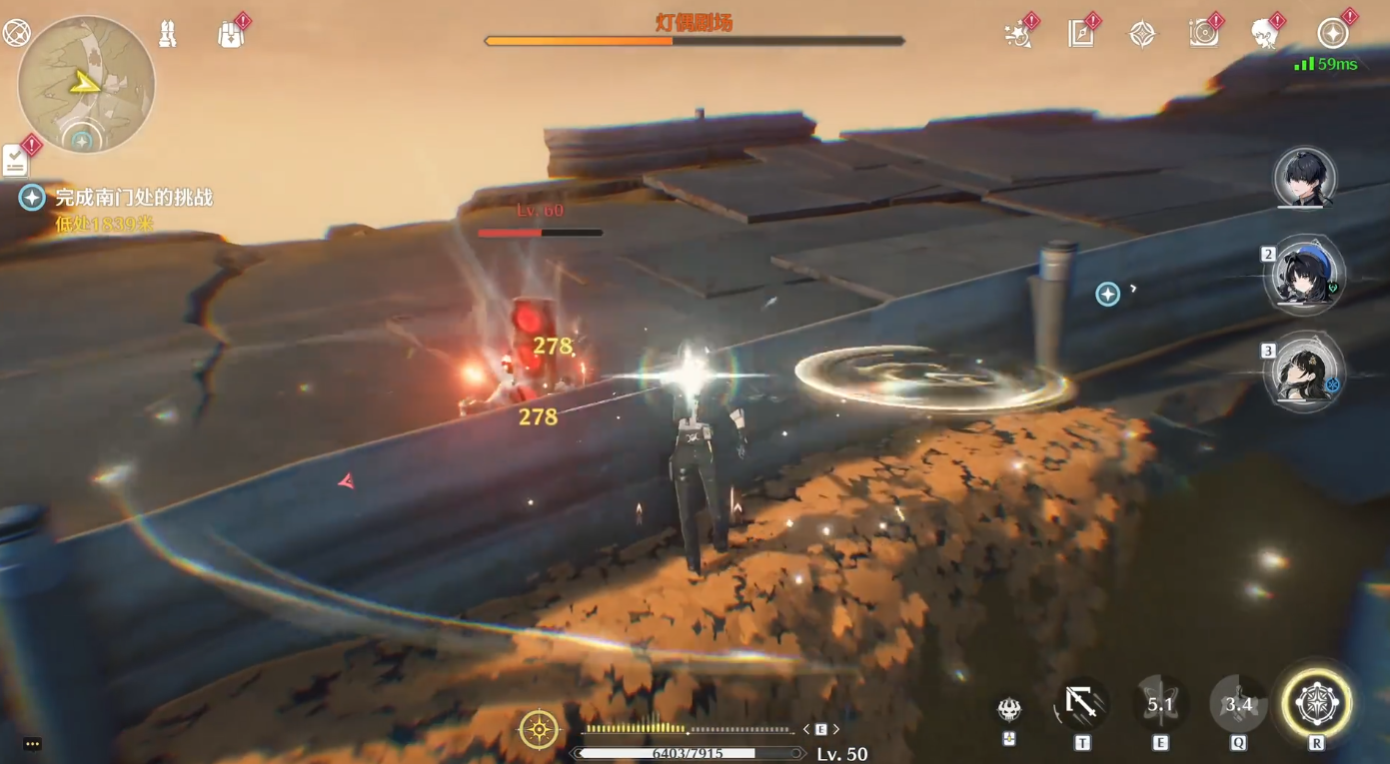The width and height of the screenshot is (1390, 764).
Task: Use the Resonance Skill showing 5.1 cooldown
Action: point(1160,704)
